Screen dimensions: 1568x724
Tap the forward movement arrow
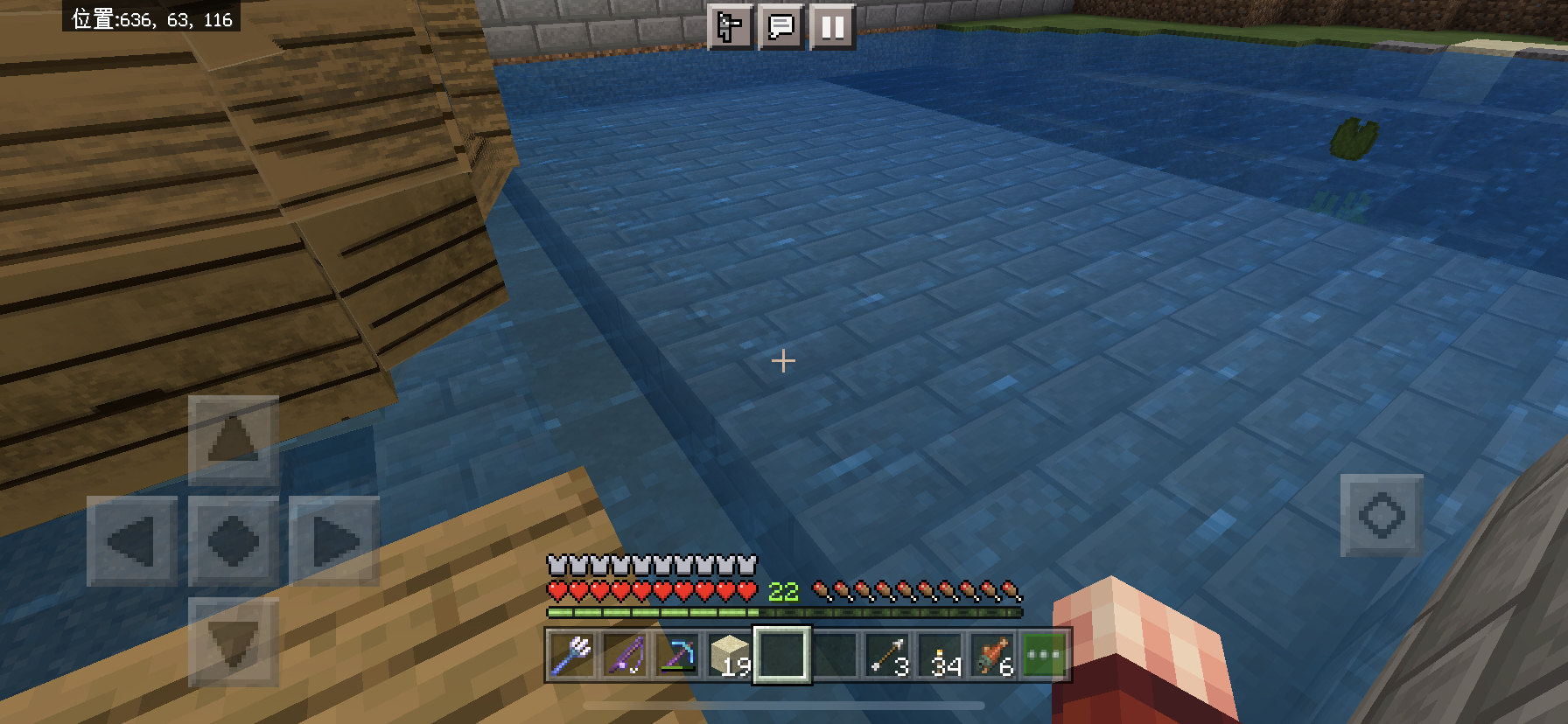click(232, 438)
